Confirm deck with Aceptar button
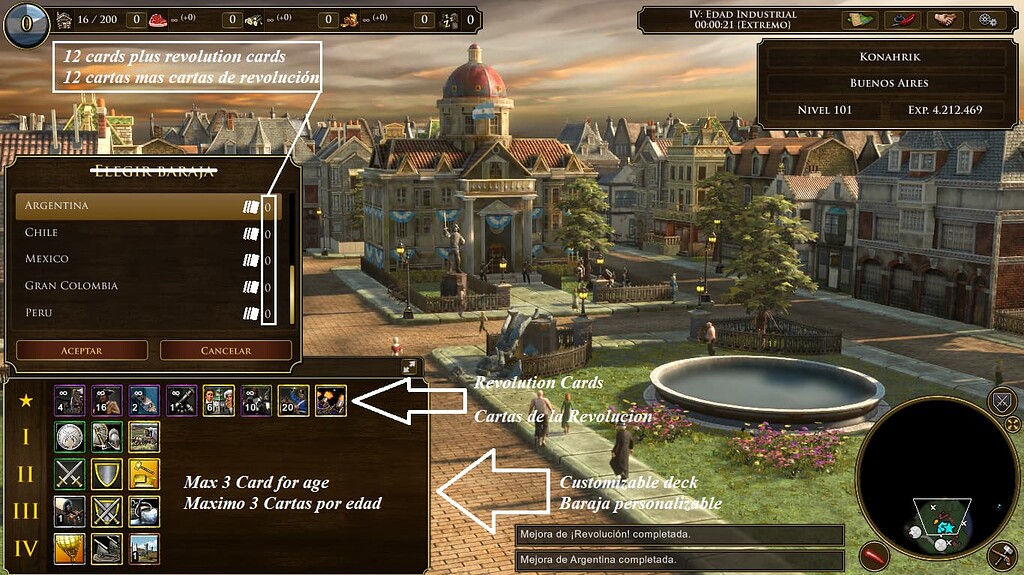Screen dimensions: 1024x575 point(82,351)
